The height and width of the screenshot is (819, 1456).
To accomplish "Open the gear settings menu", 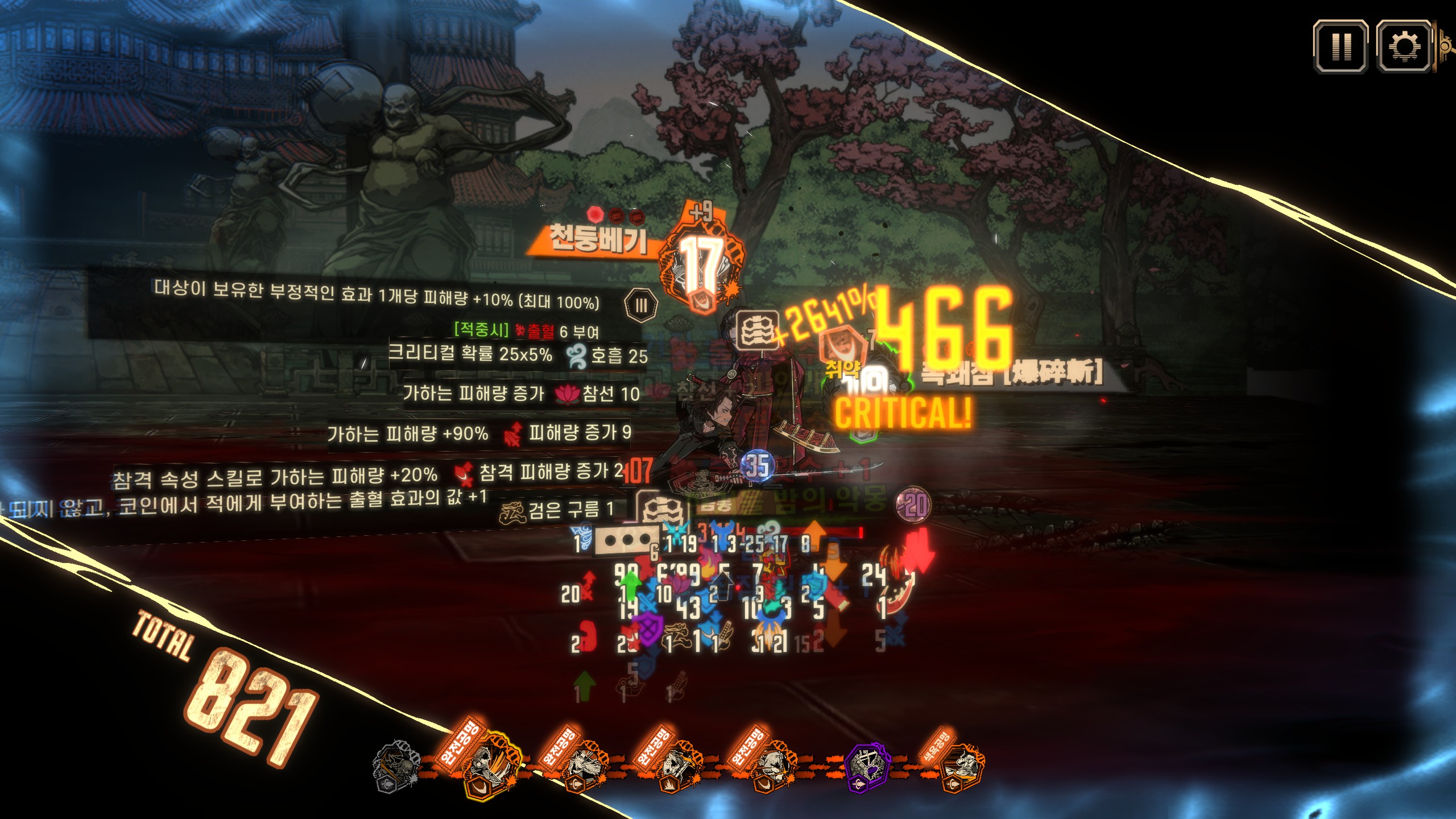I will coord(1403,46).
